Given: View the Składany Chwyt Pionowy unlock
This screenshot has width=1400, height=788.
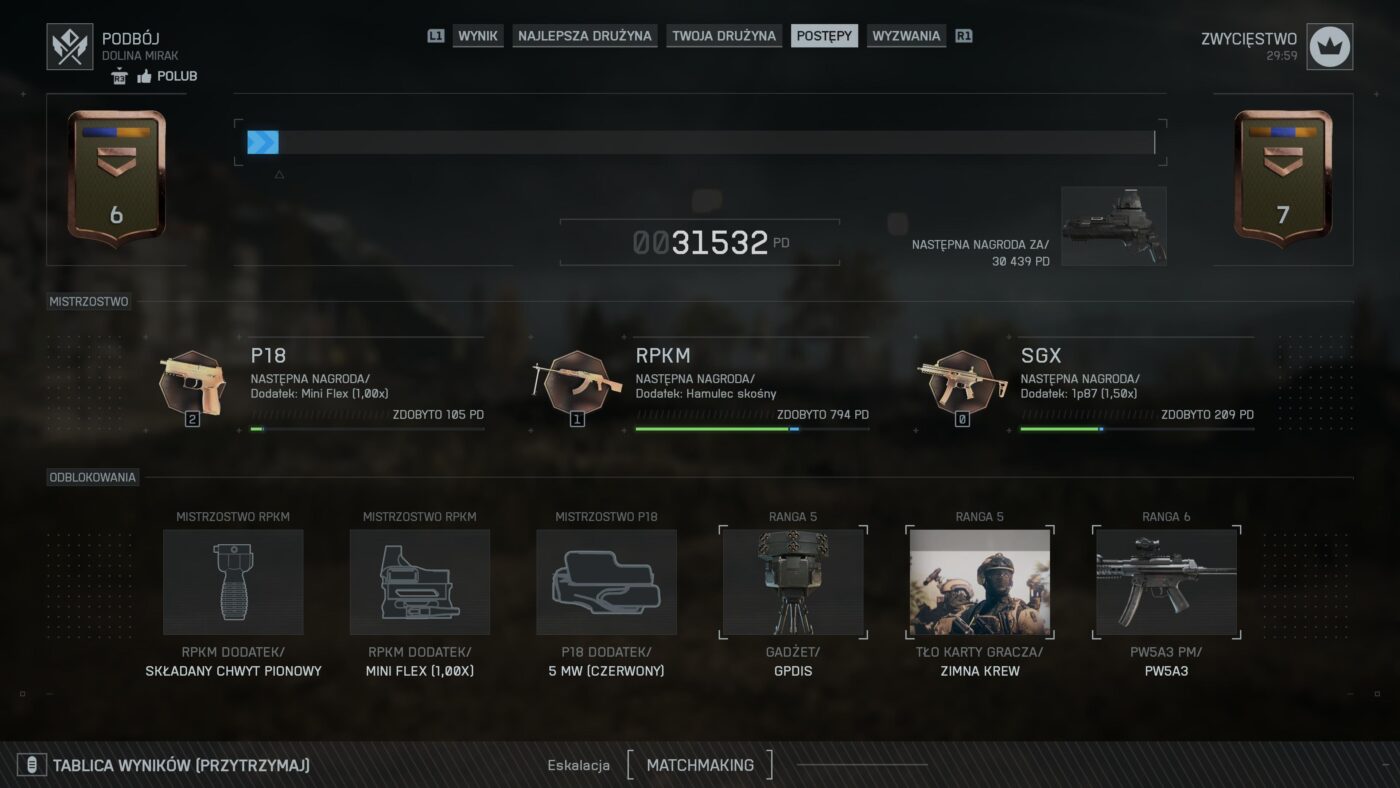Looking at the screenshot, I should click(x=233, y=582).
